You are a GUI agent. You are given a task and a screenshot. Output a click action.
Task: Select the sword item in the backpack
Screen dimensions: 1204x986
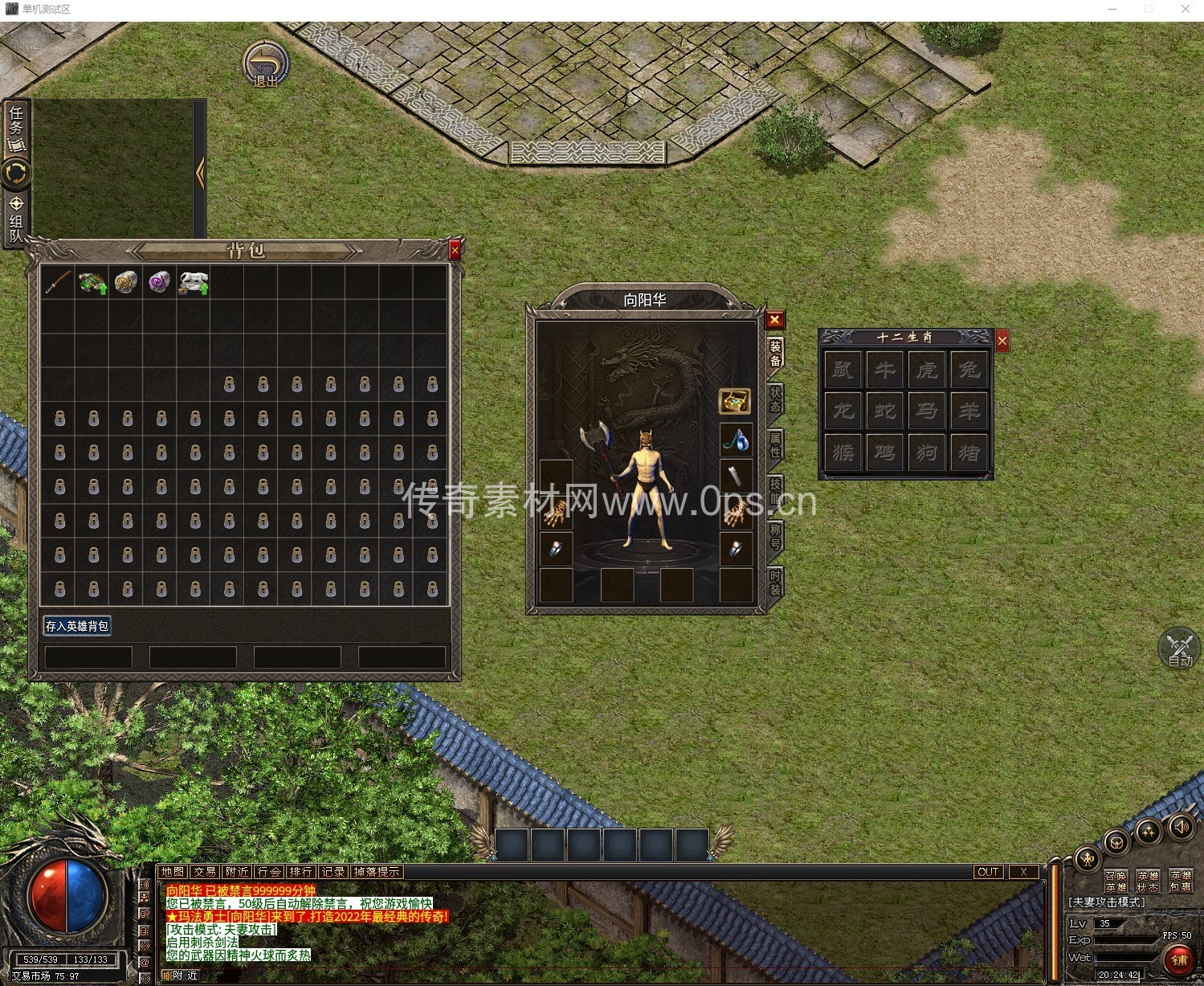[58, 282]
